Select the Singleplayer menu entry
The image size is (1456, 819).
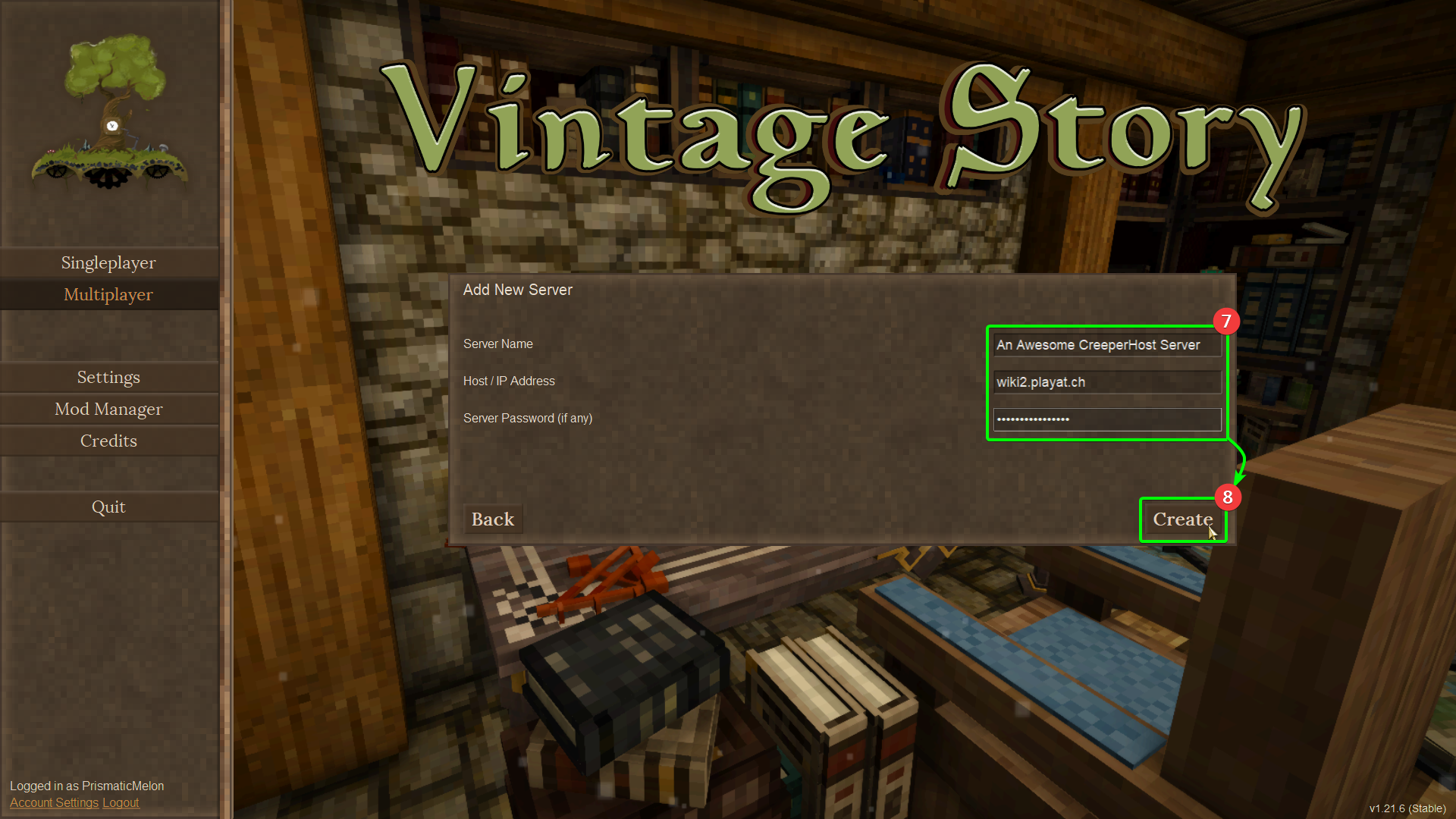pos(108,262)
